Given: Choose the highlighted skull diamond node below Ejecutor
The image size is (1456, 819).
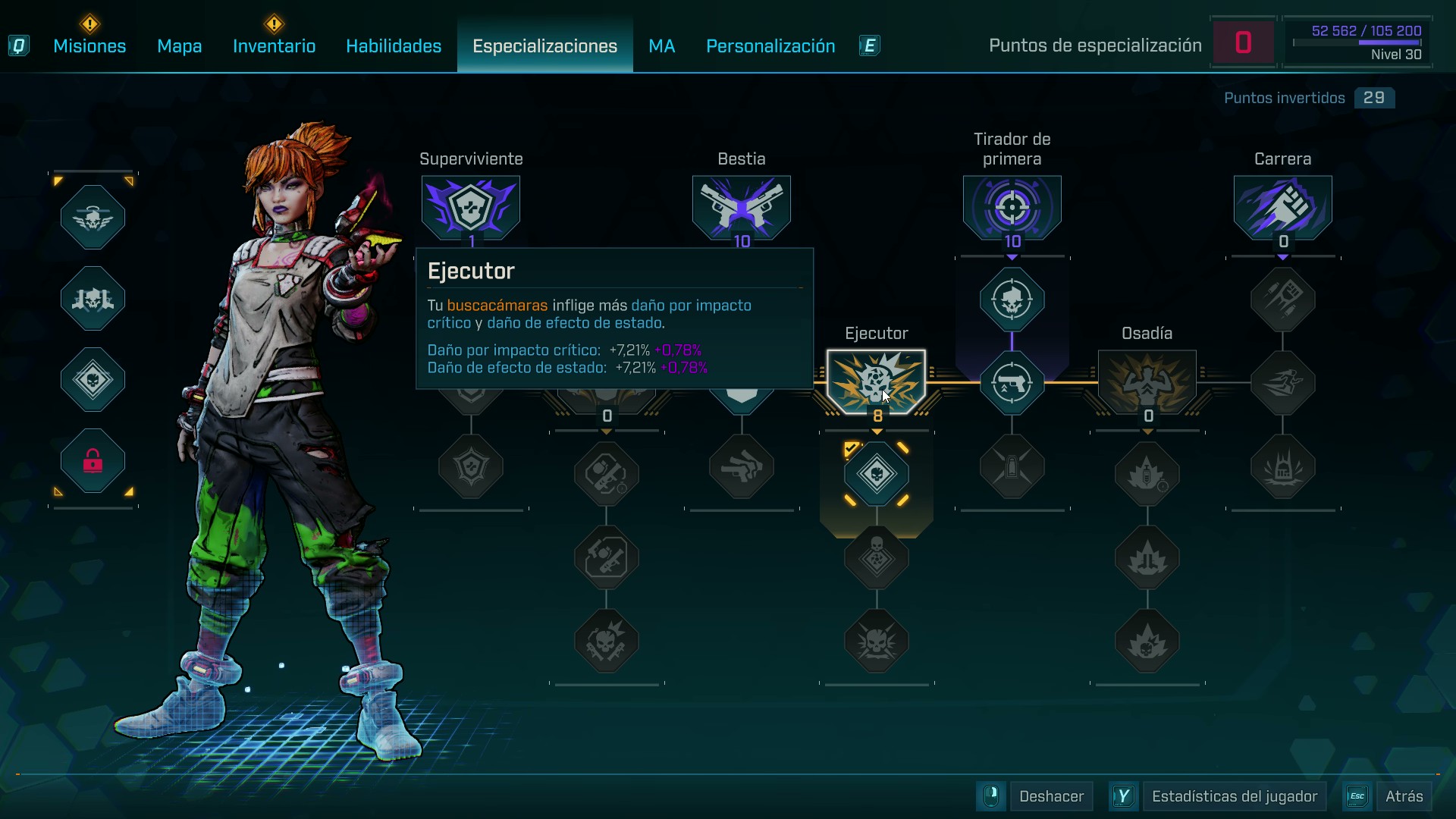Looking at the screenshot, I should tap(877, 474).
